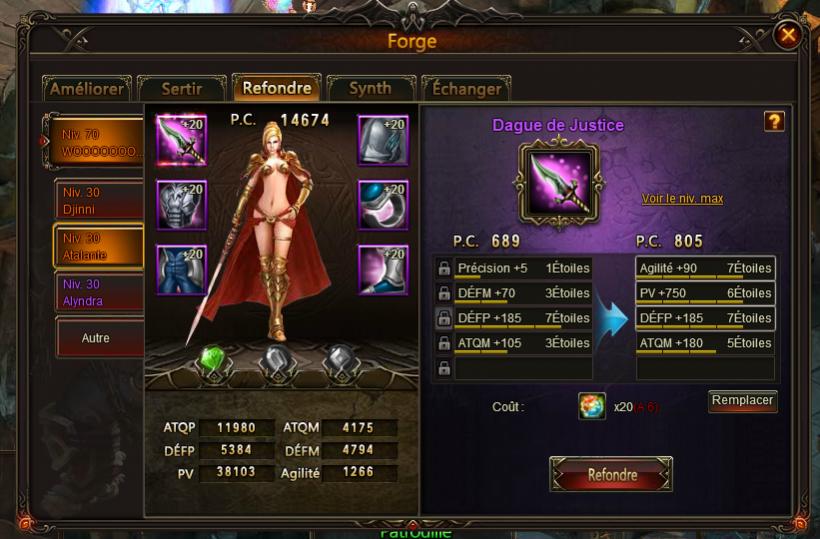Select the Niv. 70 main character entry
Screen dimensions: 820x539
[x=97, y=141]
